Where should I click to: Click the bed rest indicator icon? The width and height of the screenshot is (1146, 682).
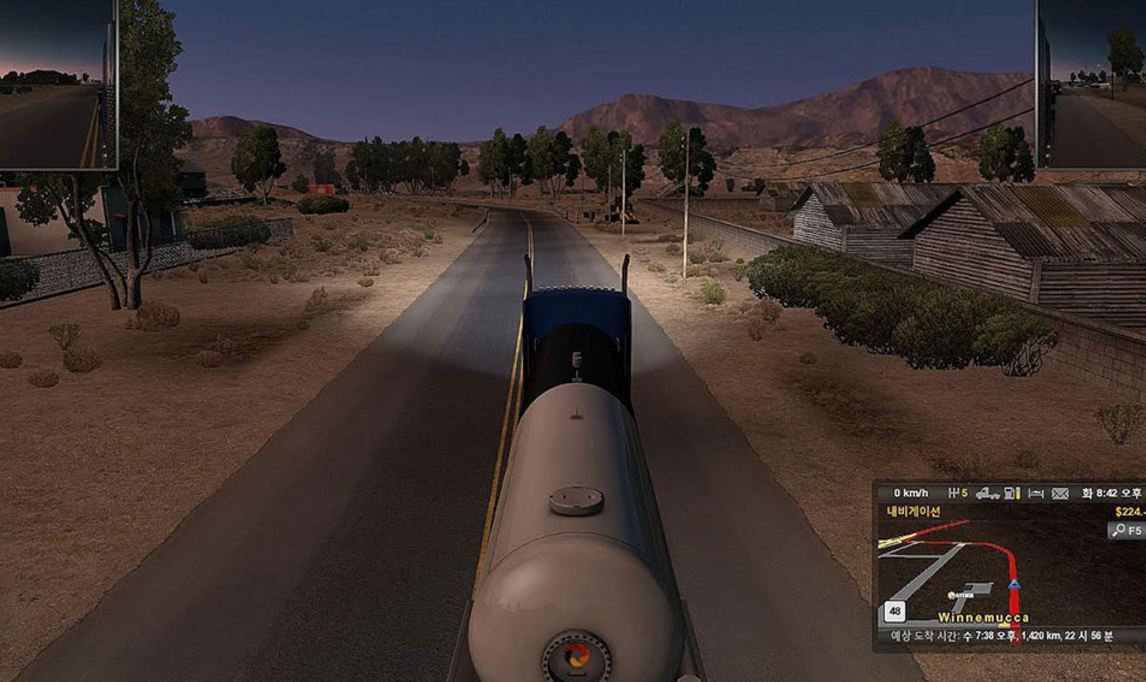pyautogui.click(x=1036, y=493)
